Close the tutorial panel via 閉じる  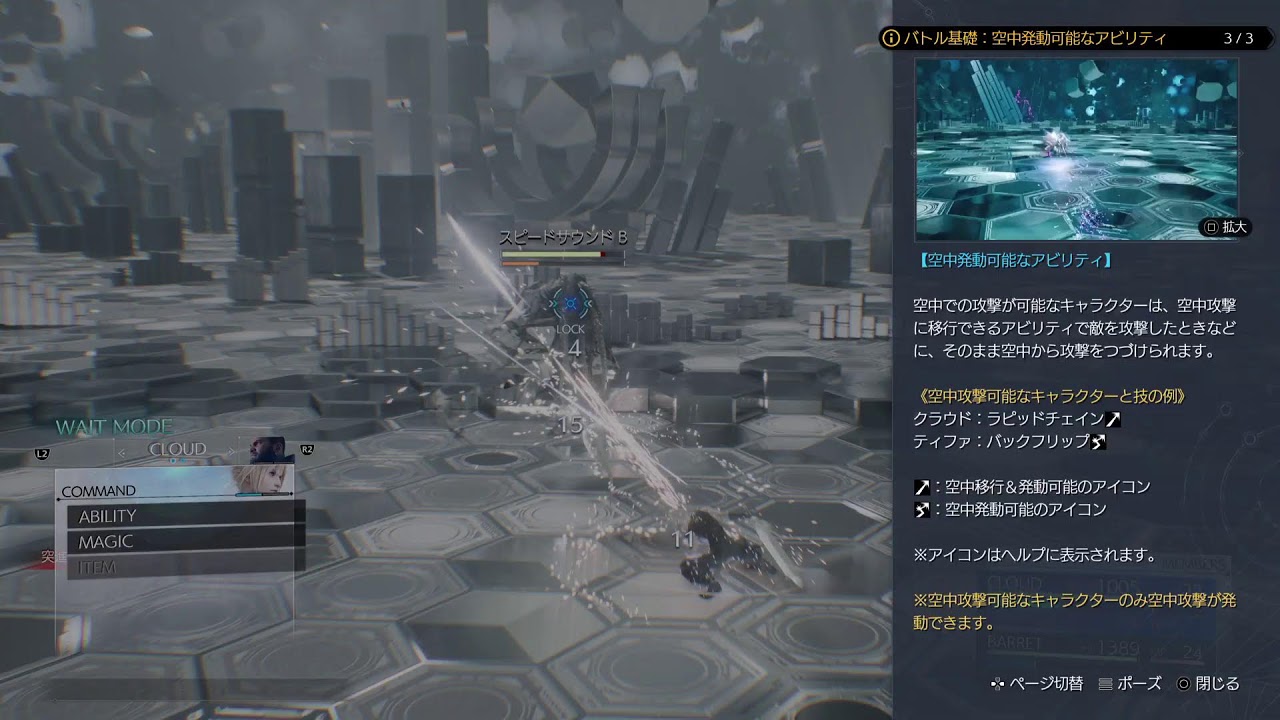pyautogui.click(x=1208, y=684)
